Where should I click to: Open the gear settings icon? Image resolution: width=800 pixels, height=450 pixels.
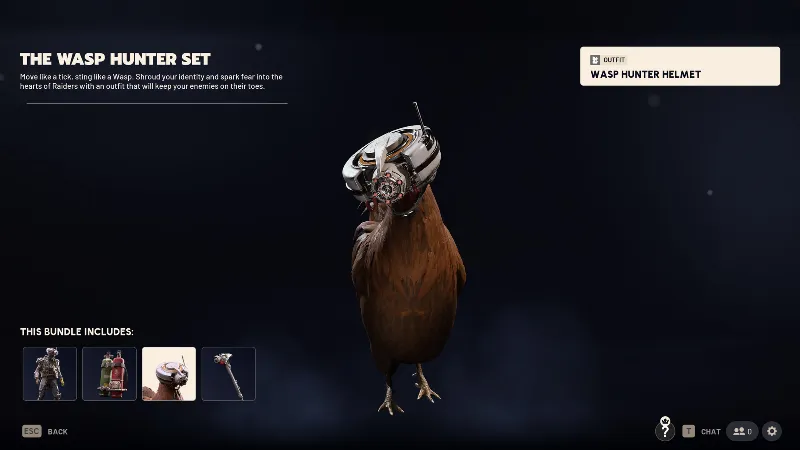(772, 431)
